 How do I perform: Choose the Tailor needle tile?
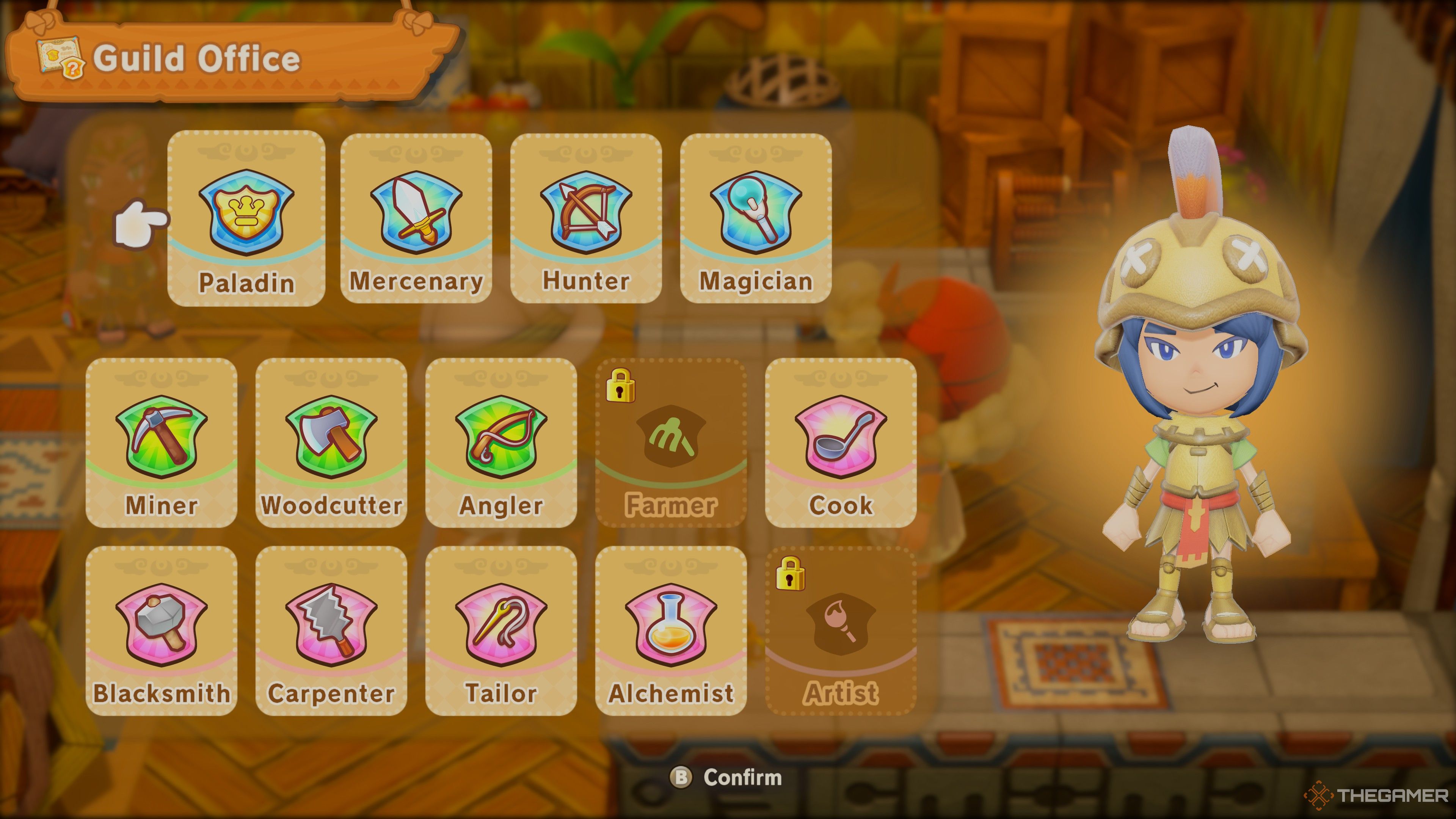(x=501, y=631)
